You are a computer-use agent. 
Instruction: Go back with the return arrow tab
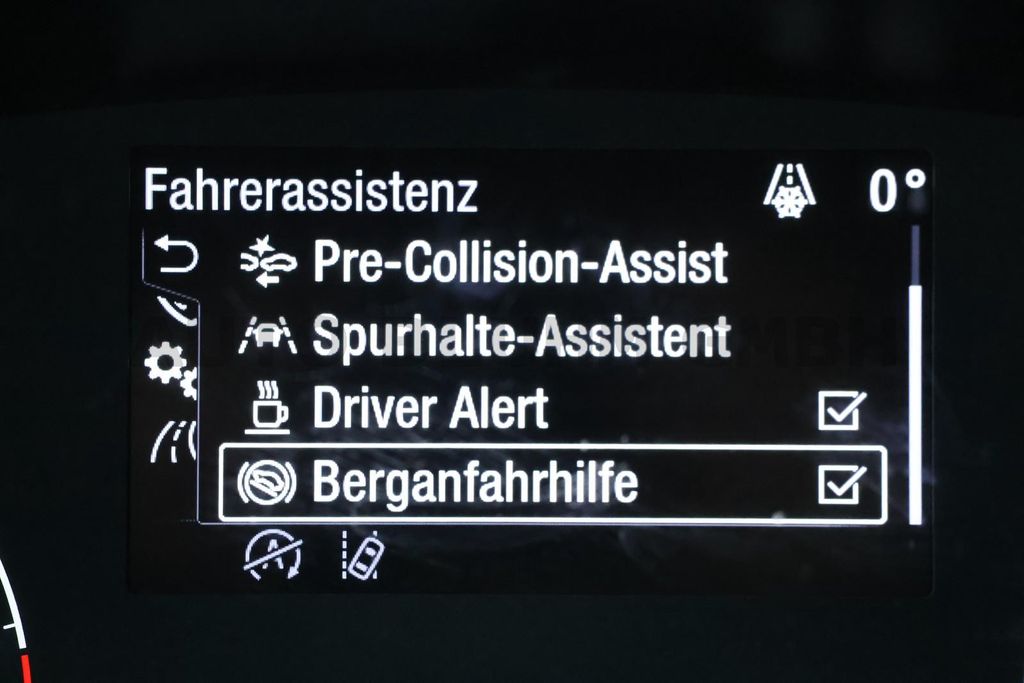pos(176,258)
